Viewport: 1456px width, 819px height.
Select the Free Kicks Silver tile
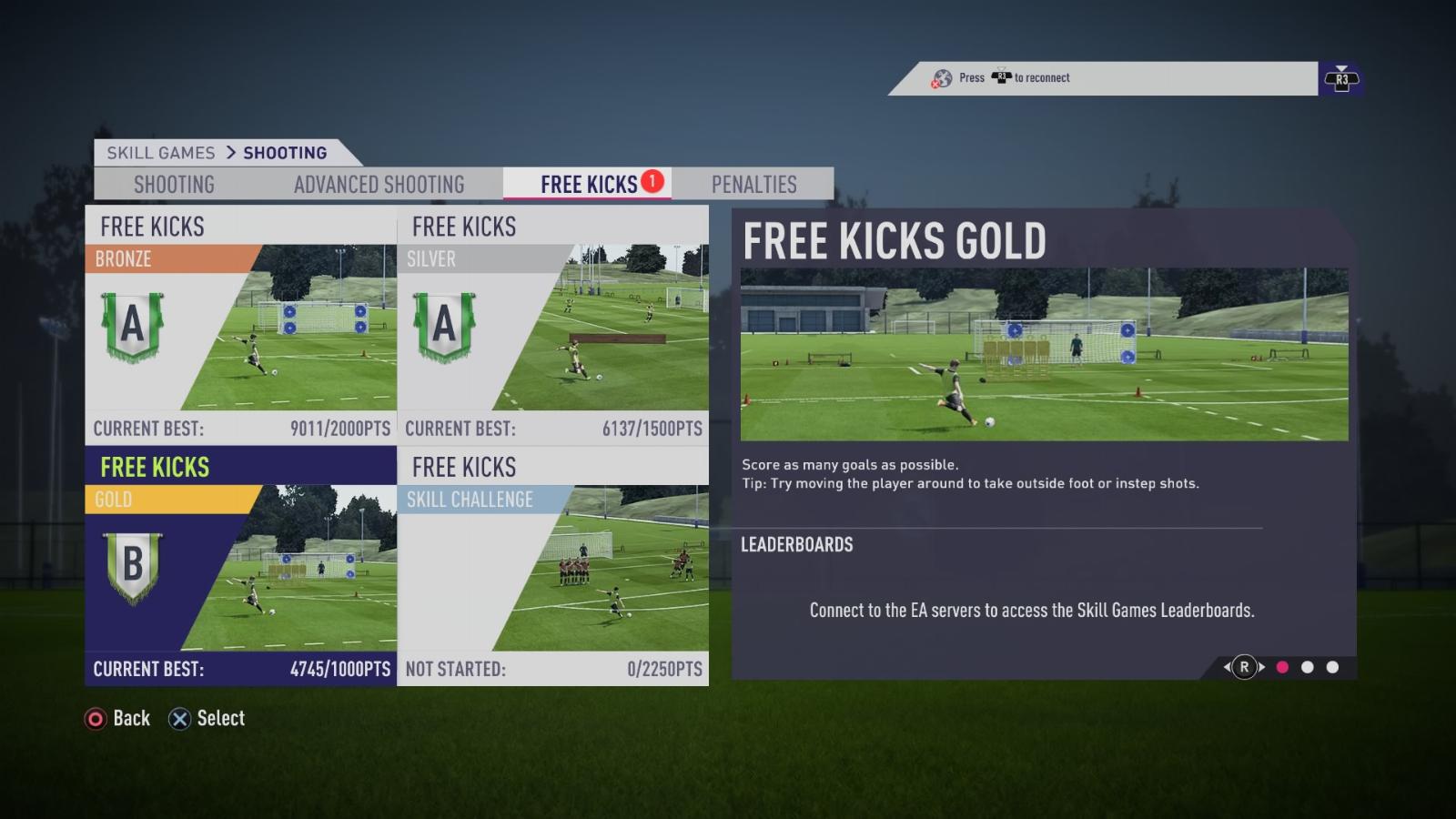pyautogui.click(x=553, y=325)
